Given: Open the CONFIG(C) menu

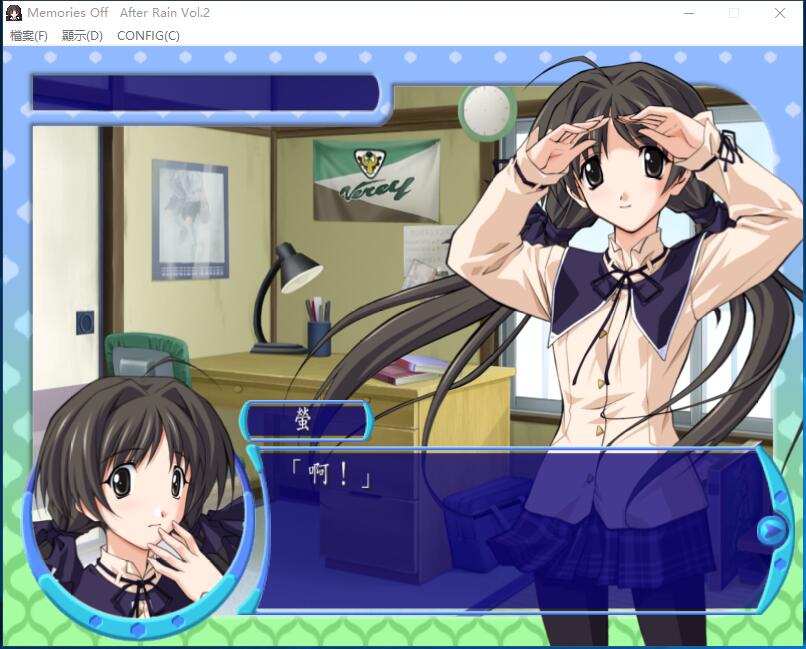Looking at the screenshot, I should [x=148, y=36].
